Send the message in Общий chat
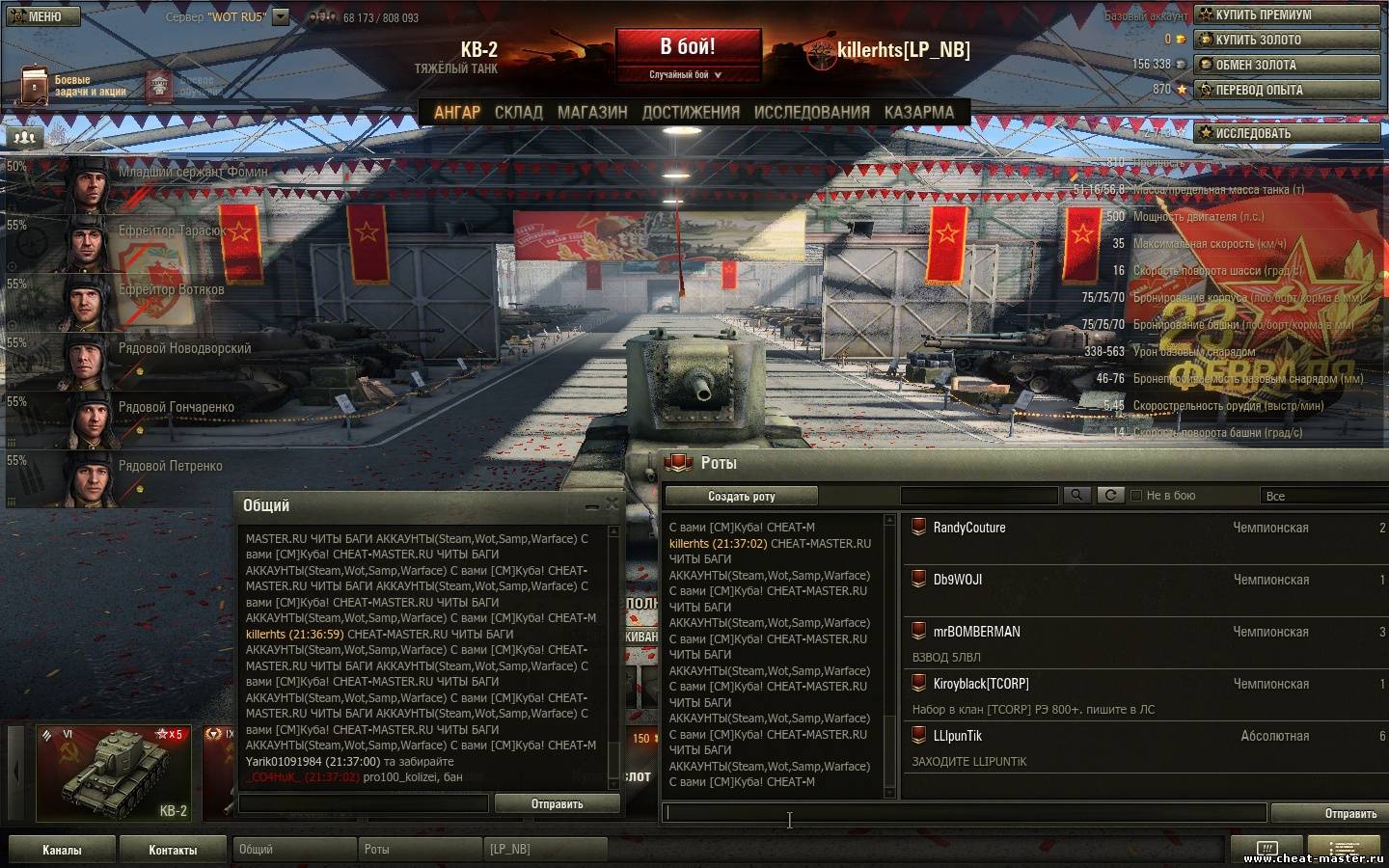Viewport: 1389px width, 868px height. [x=557, y=803]
